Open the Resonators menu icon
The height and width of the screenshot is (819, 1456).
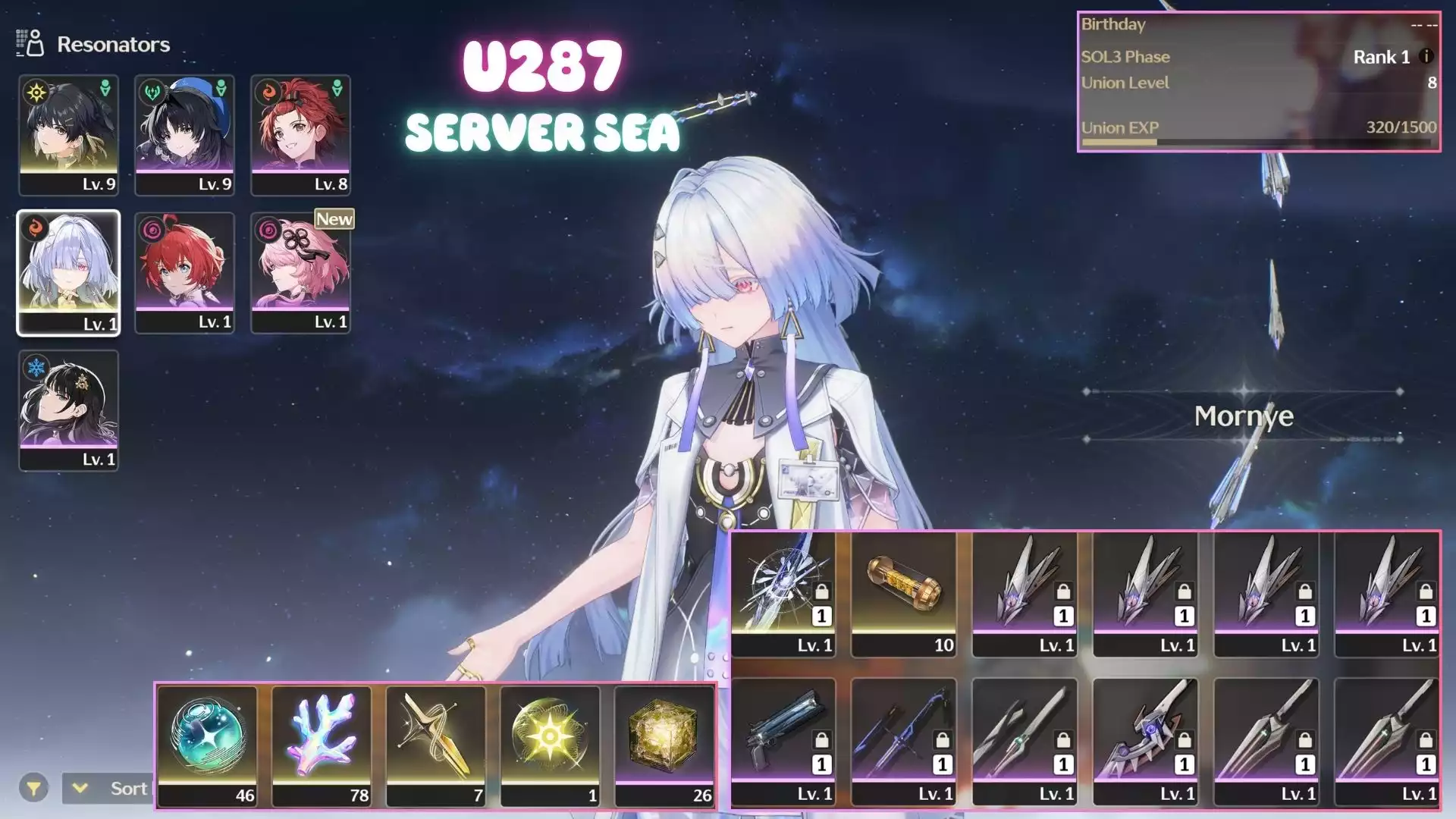click(x=30, y=44)
